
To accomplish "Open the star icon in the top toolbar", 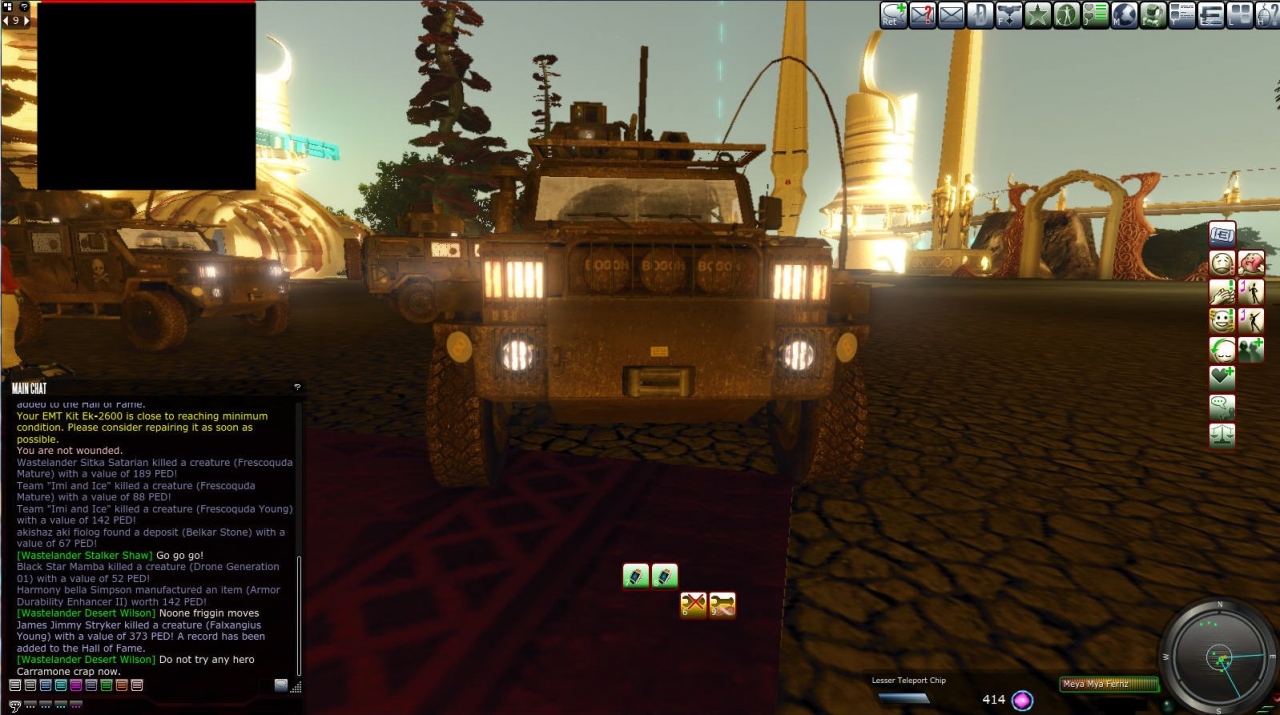I will (x=1038, y=15).
